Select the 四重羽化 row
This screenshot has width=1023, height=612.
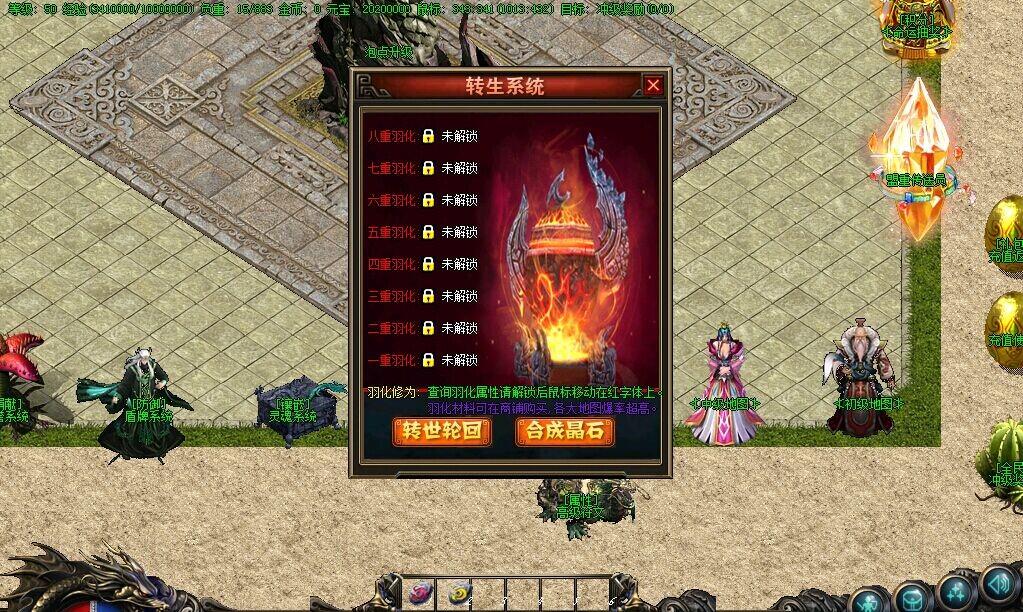393,264
